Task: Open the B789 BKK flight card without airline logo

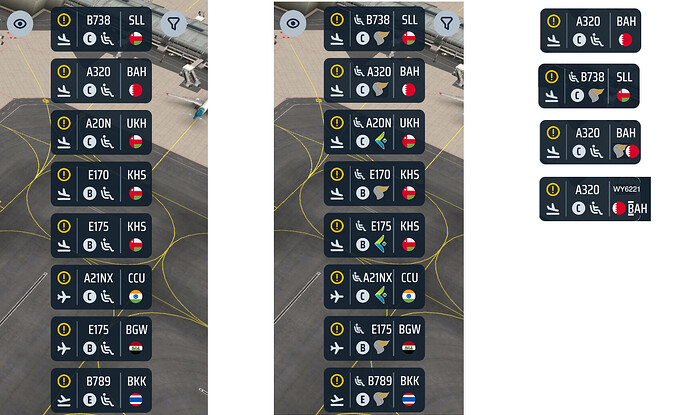Action: coord(102,391)
